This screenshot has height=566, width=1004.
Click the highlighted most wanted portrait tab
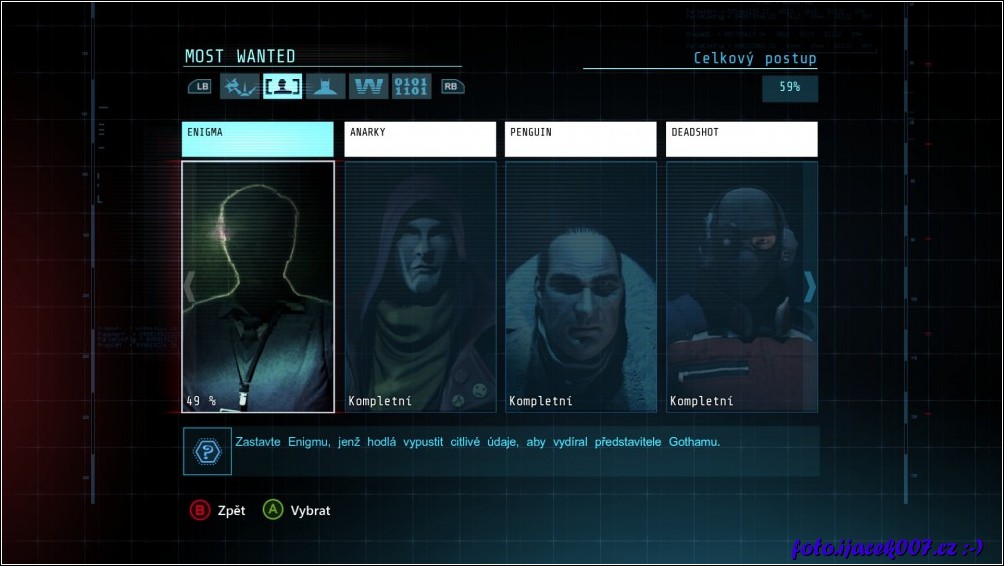tap(282, 87)
